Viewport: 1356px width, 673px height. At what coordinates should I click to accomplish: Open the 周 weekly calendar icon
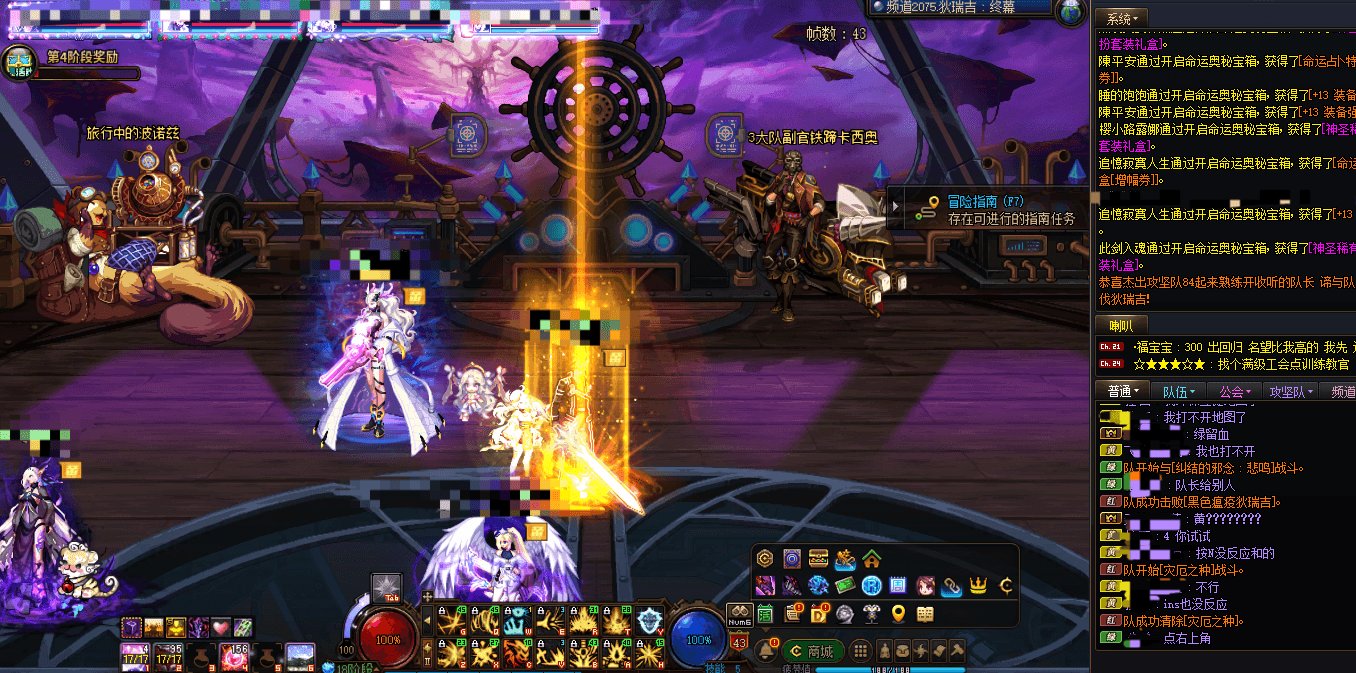coord(898,586)
